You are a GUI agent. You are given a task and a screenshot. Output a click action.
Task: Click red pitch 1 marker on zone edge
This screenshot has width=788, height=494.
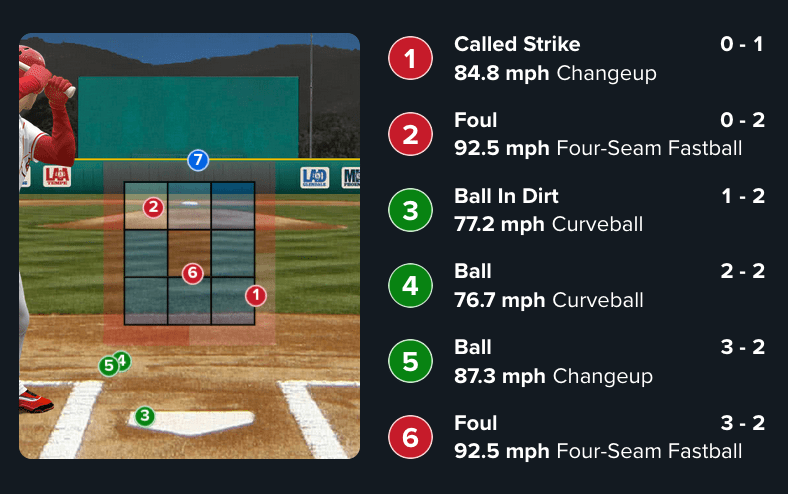pos(256,295)
